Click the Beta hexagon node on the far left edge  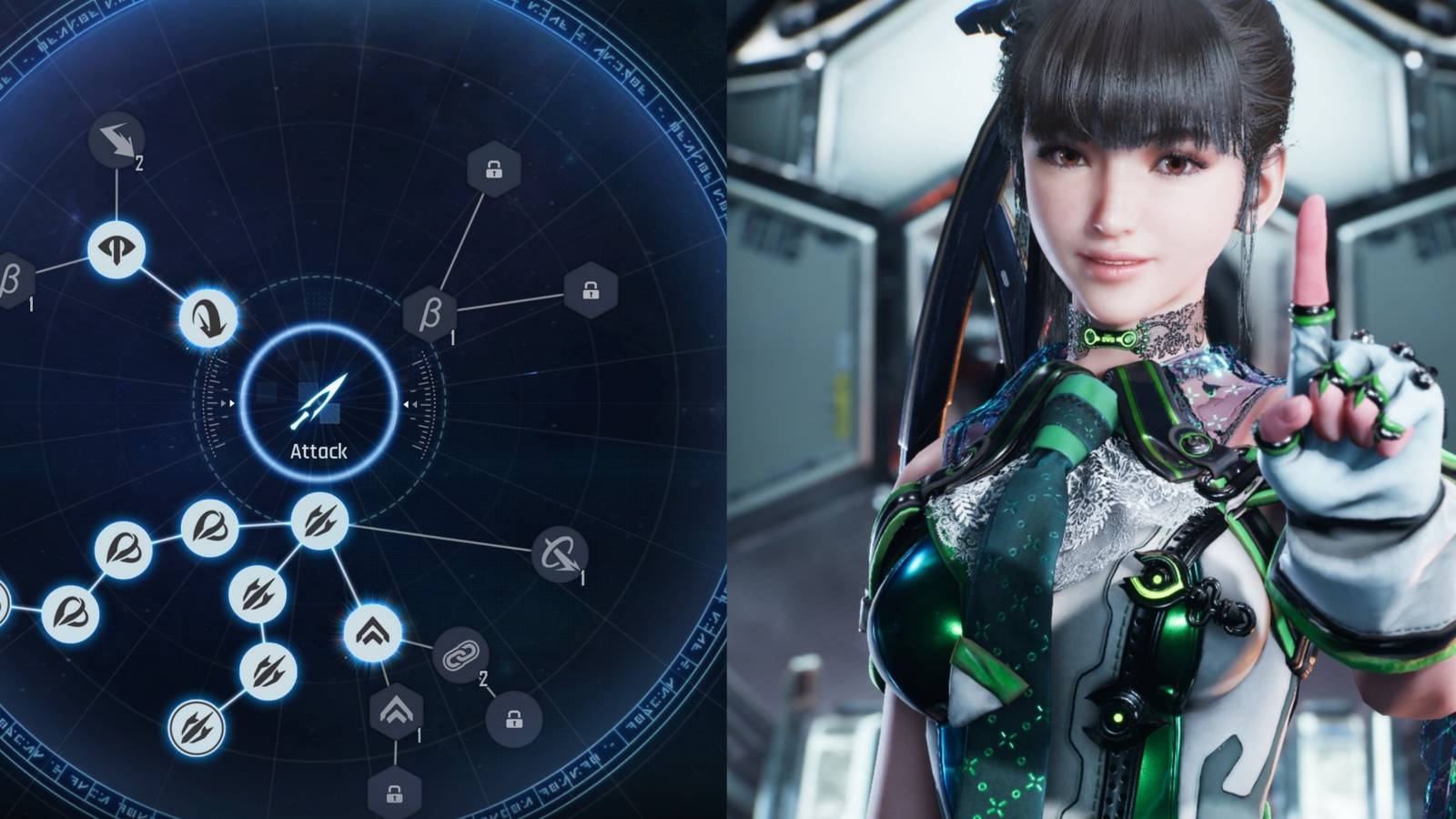[x=9, y=278]
